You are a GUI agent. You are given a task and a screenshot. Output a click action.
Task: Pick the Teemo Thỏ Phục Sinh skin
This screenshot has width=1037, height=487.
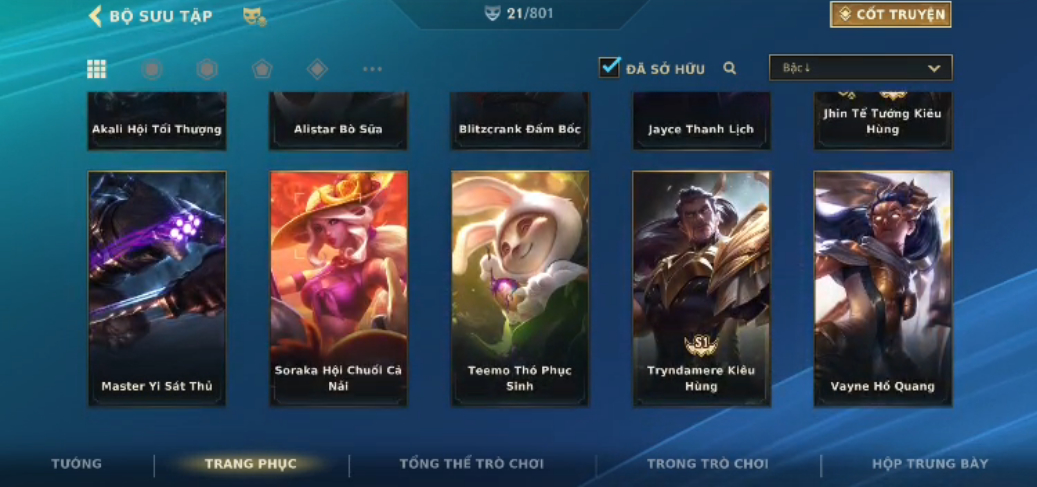click(x=520, y=288)
